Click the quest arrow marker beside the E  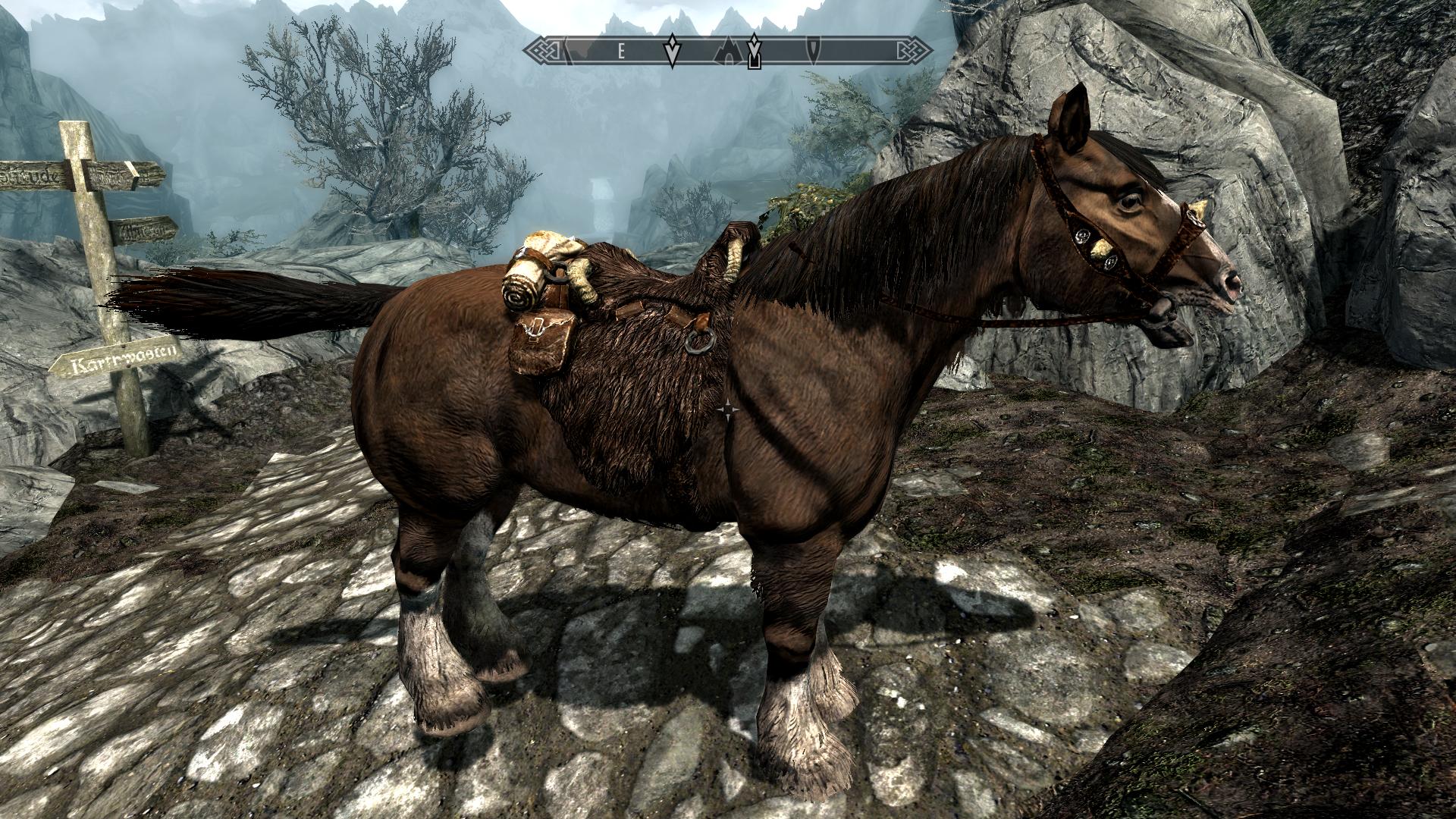point(671,50)
